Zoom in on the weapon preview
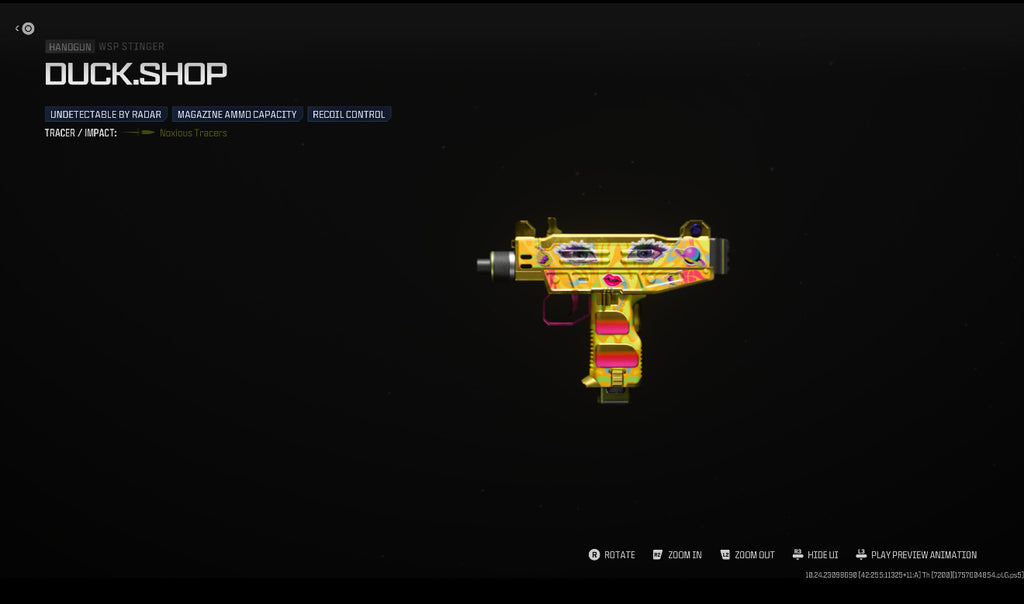1024x604 pixels. click(x=677, y=555)
